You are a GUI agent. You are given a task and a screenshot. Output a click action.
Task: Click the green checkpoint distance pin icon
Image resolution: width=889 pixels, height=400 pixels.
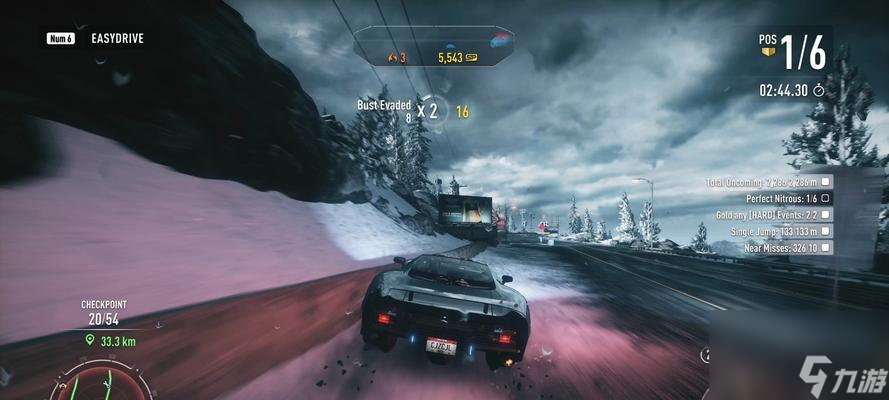click(89, 340)
